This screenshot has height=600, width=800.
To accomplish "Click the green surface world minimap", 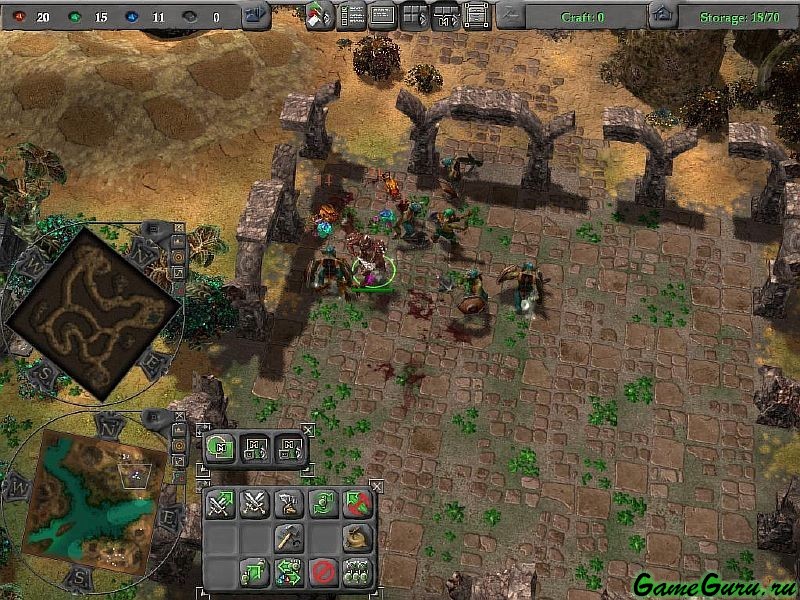I will (88, 497).
